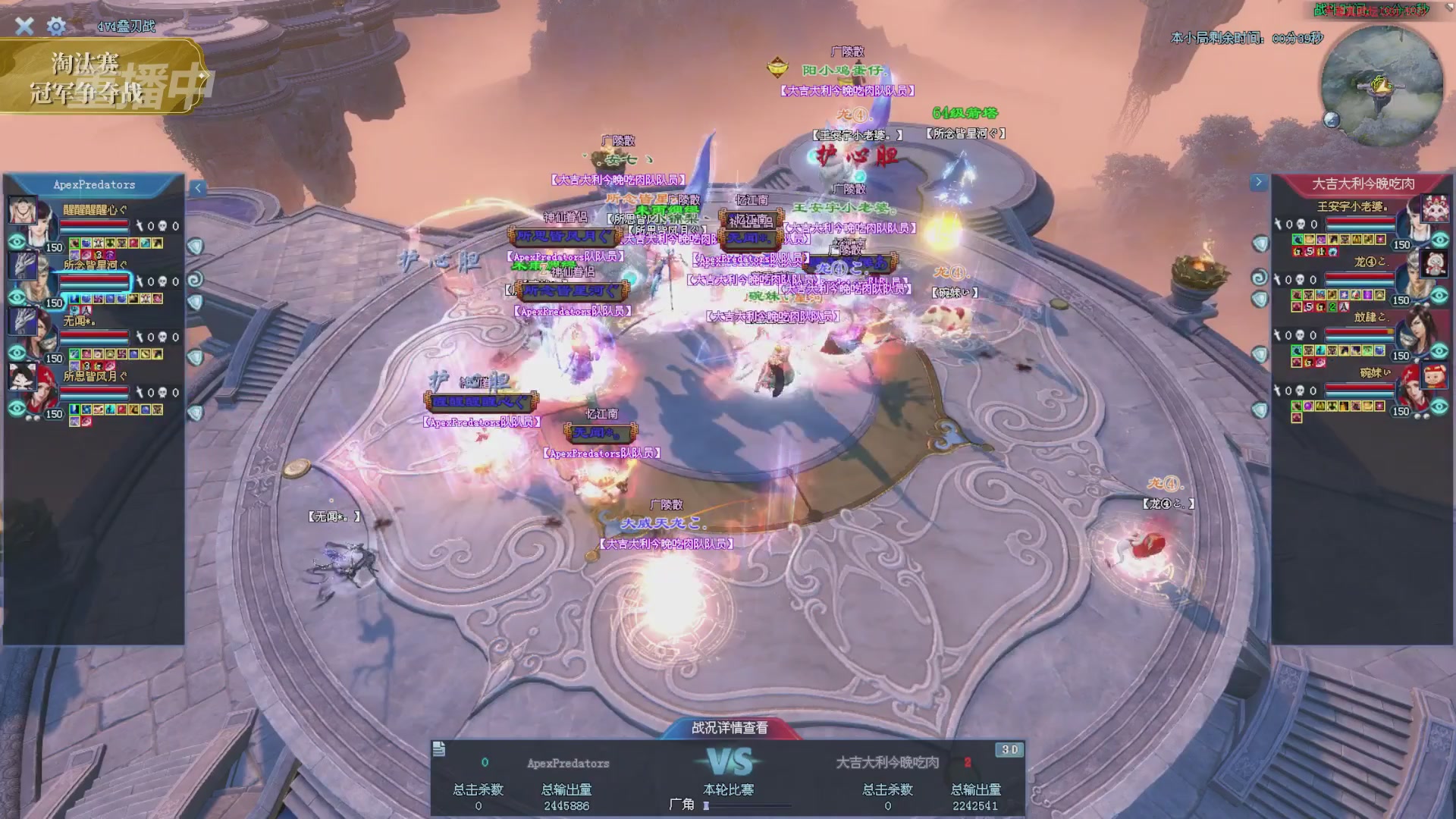
Task: Select the swirl icon beside 龙④
Action: (x=1259, y=278)
